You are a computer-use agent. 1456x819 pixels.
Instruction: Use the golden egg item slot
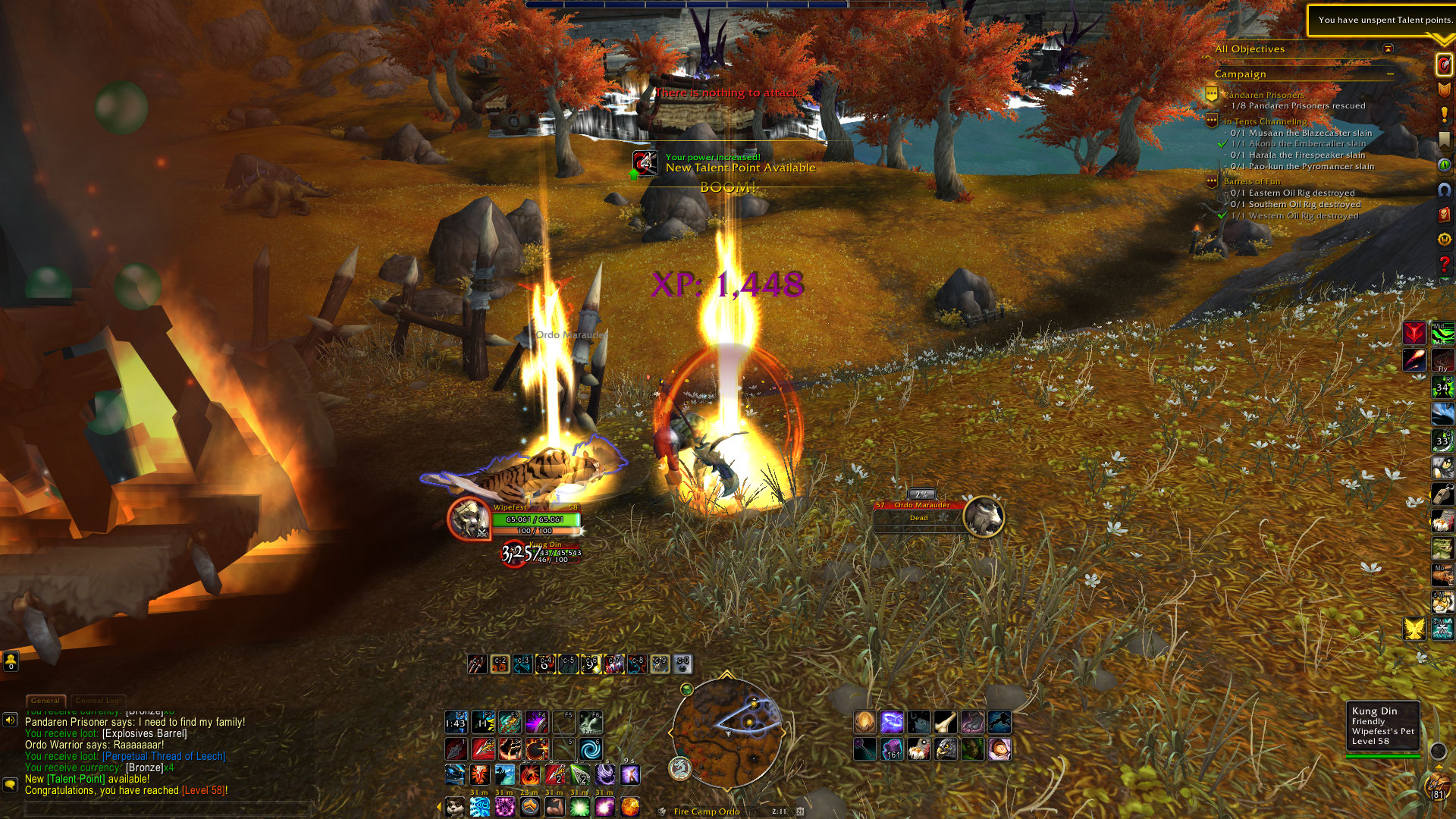[x=864, y=722]
